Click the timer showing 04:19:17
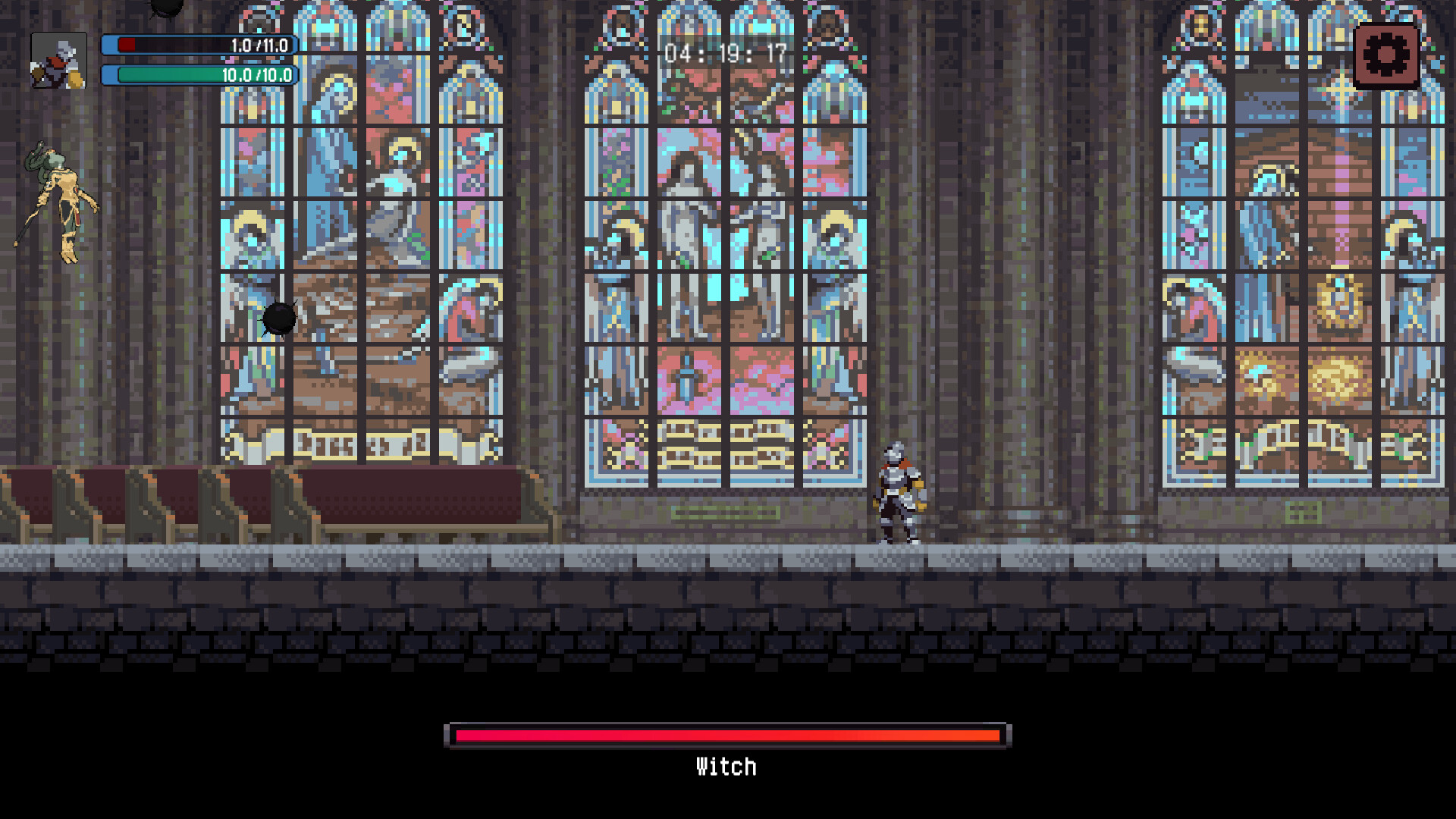Image resolution: width=1456 pixels, height=819 pixels. tap(726, 53)
